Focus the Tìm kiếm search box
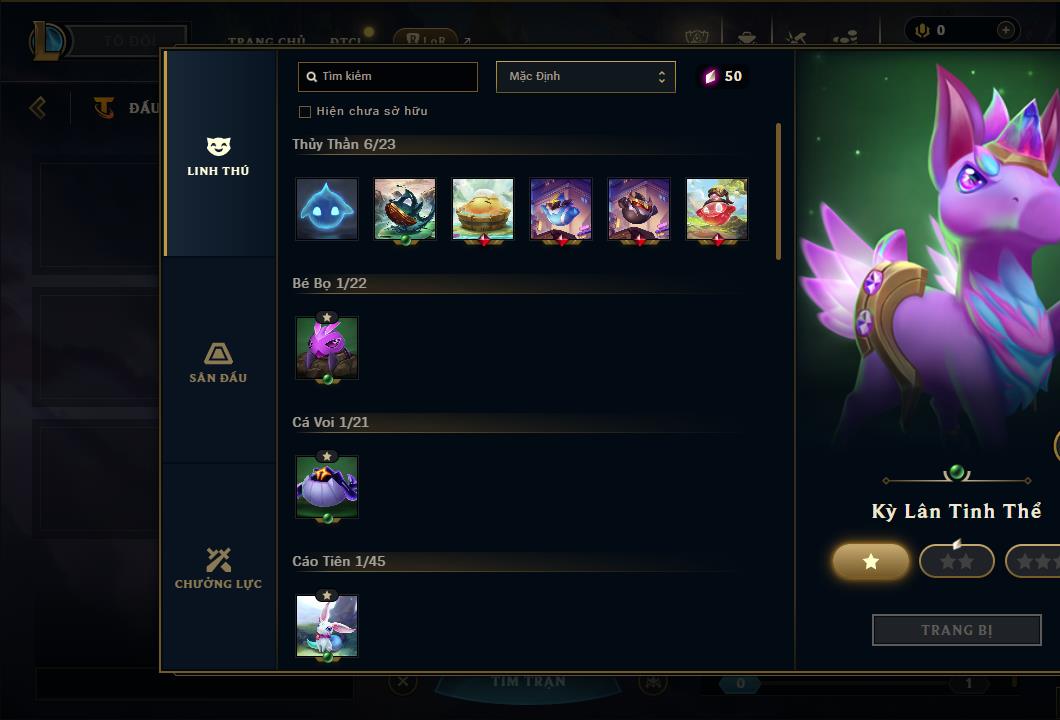Viewport: 1060px width, 720px height. coord(388,77)
